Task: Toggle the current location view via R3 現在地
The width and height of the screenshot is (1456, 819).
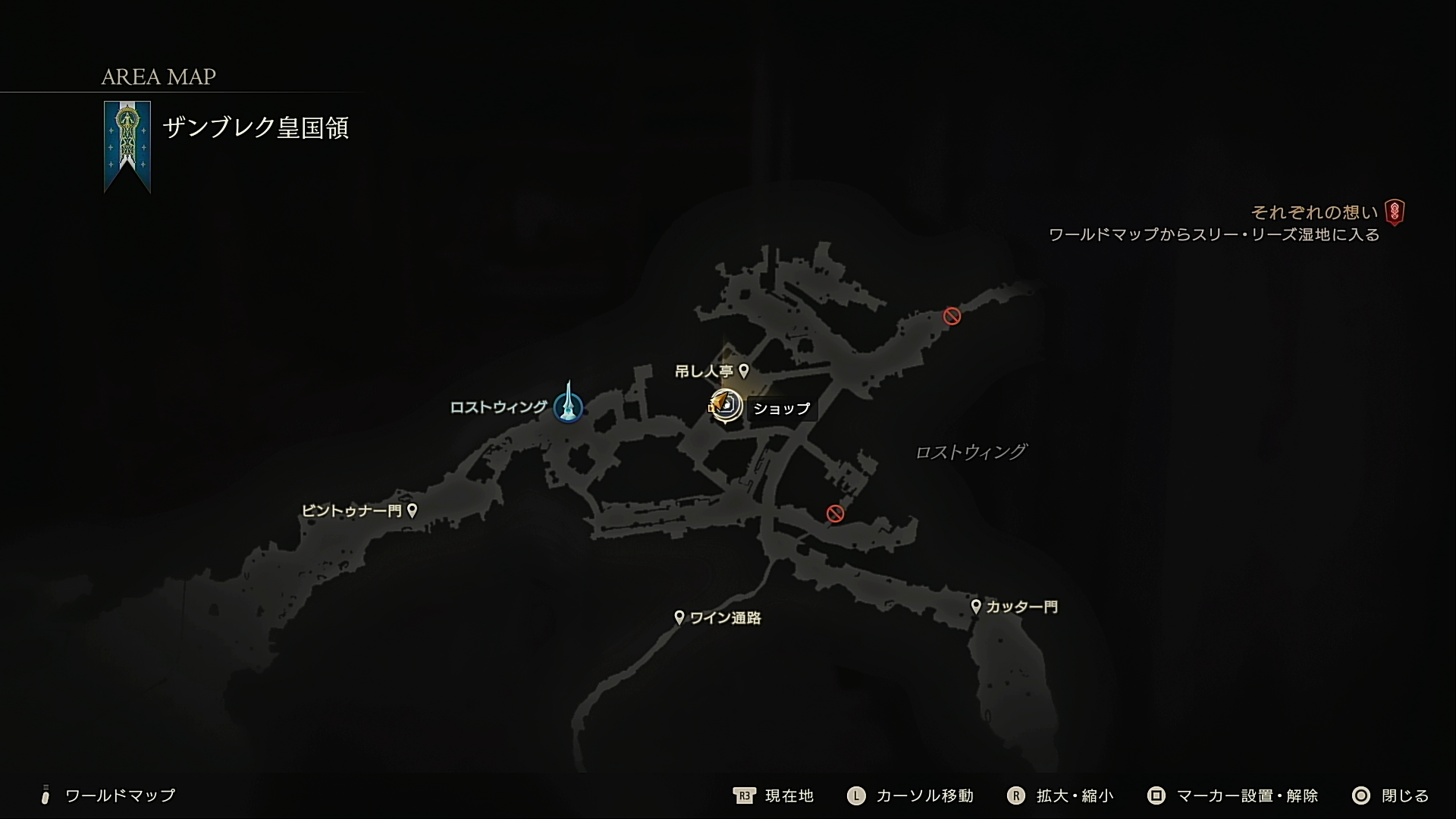Action: point(773,796)
